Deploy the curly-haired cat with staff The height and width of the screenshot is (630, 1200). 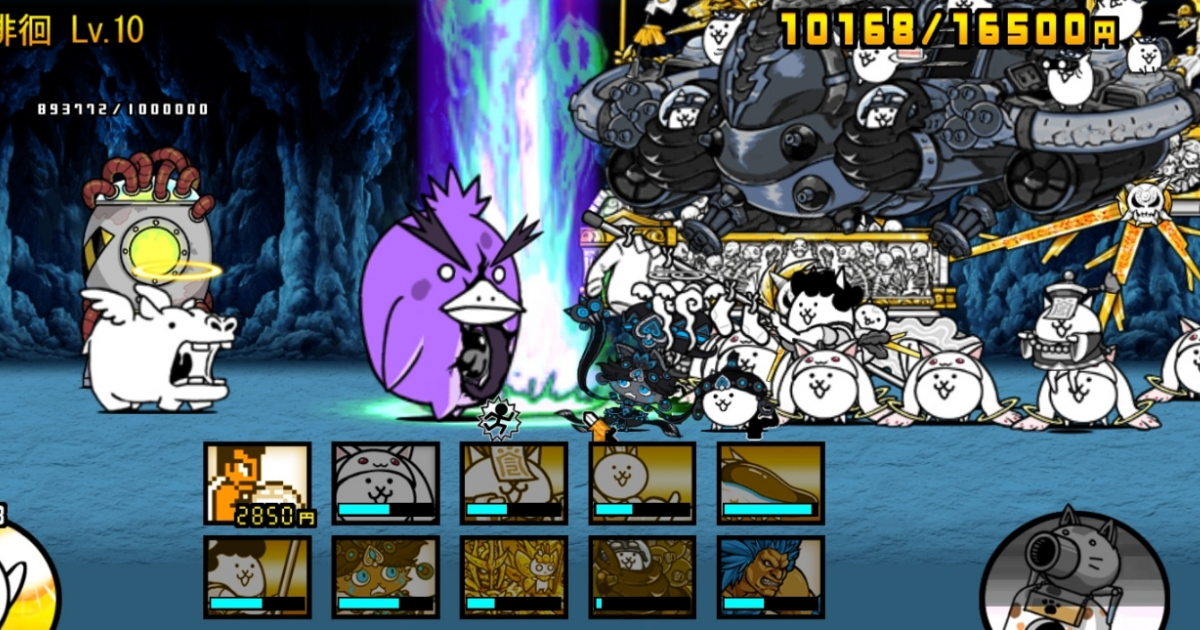[x=257, y=577]
